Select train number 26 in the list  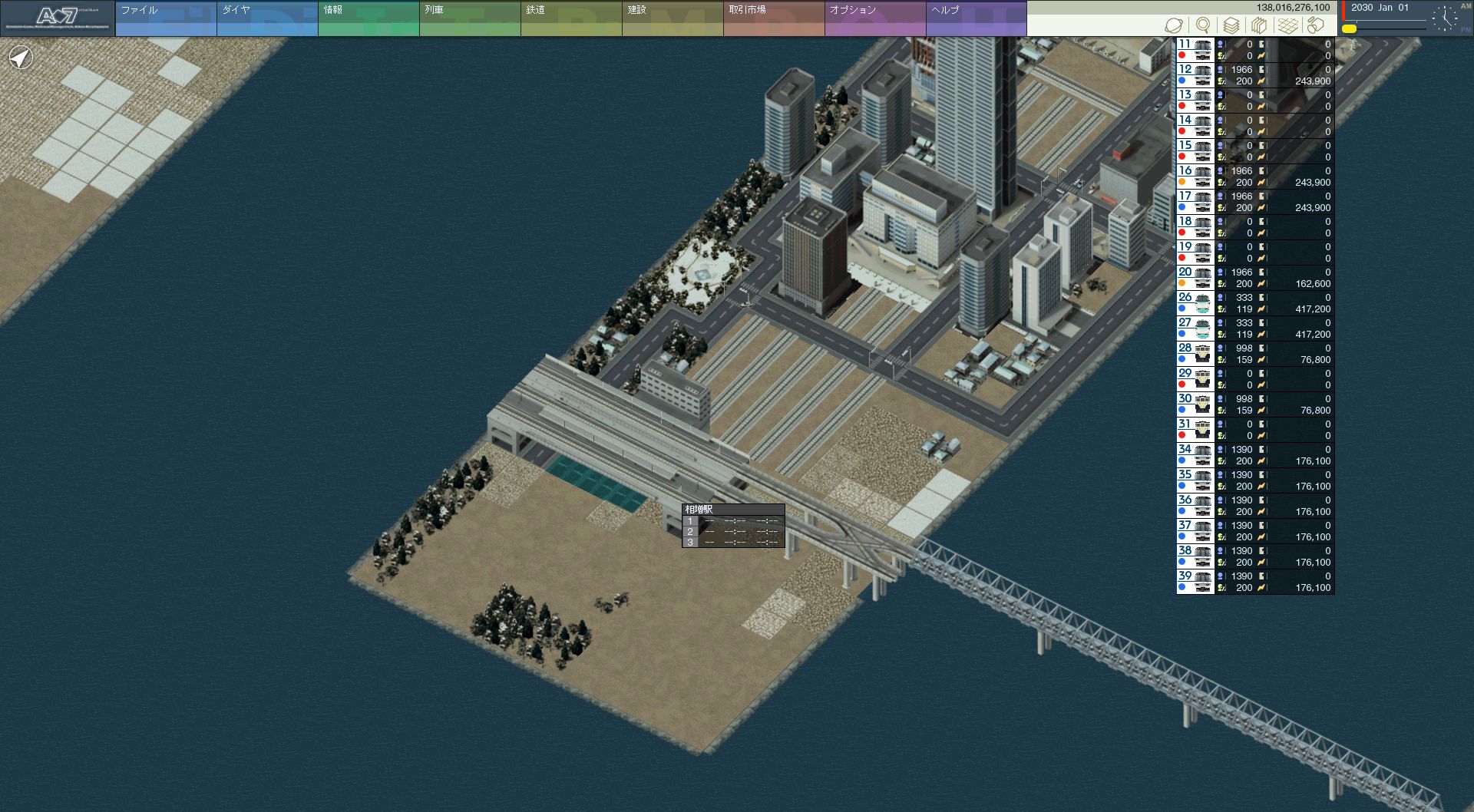coord(1195,302)
